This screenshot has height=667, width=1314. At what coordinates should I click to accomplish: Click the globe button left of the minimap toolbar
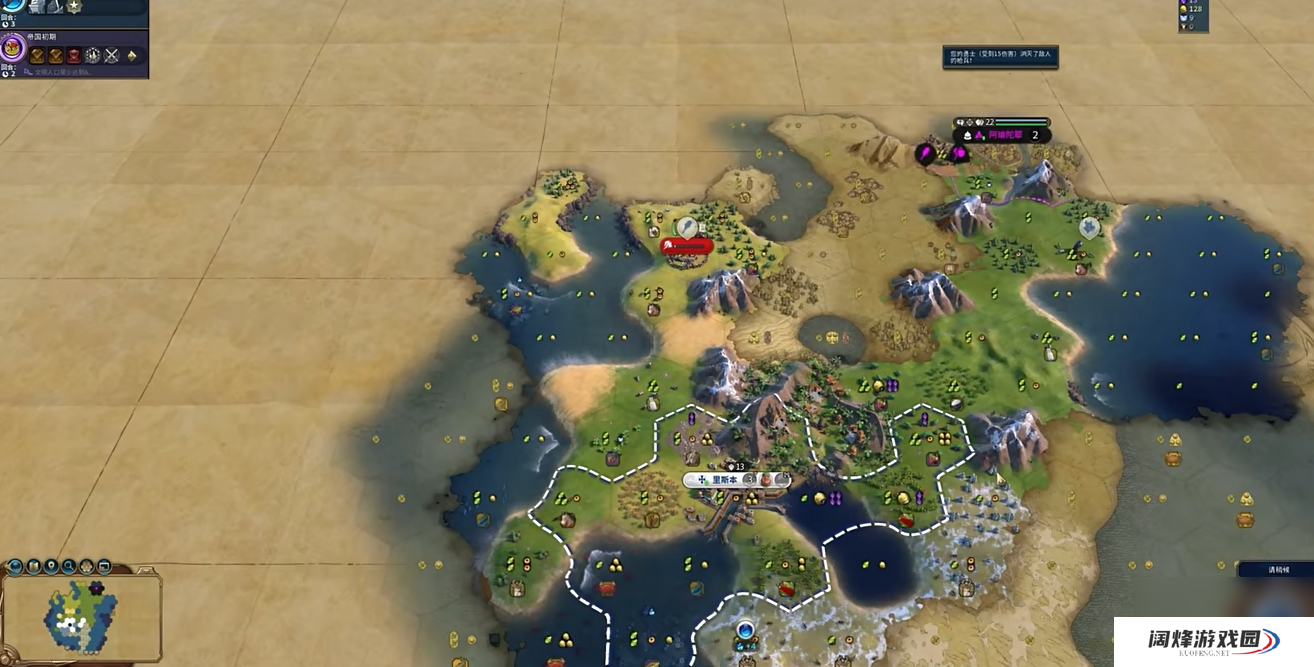[15, 567]
